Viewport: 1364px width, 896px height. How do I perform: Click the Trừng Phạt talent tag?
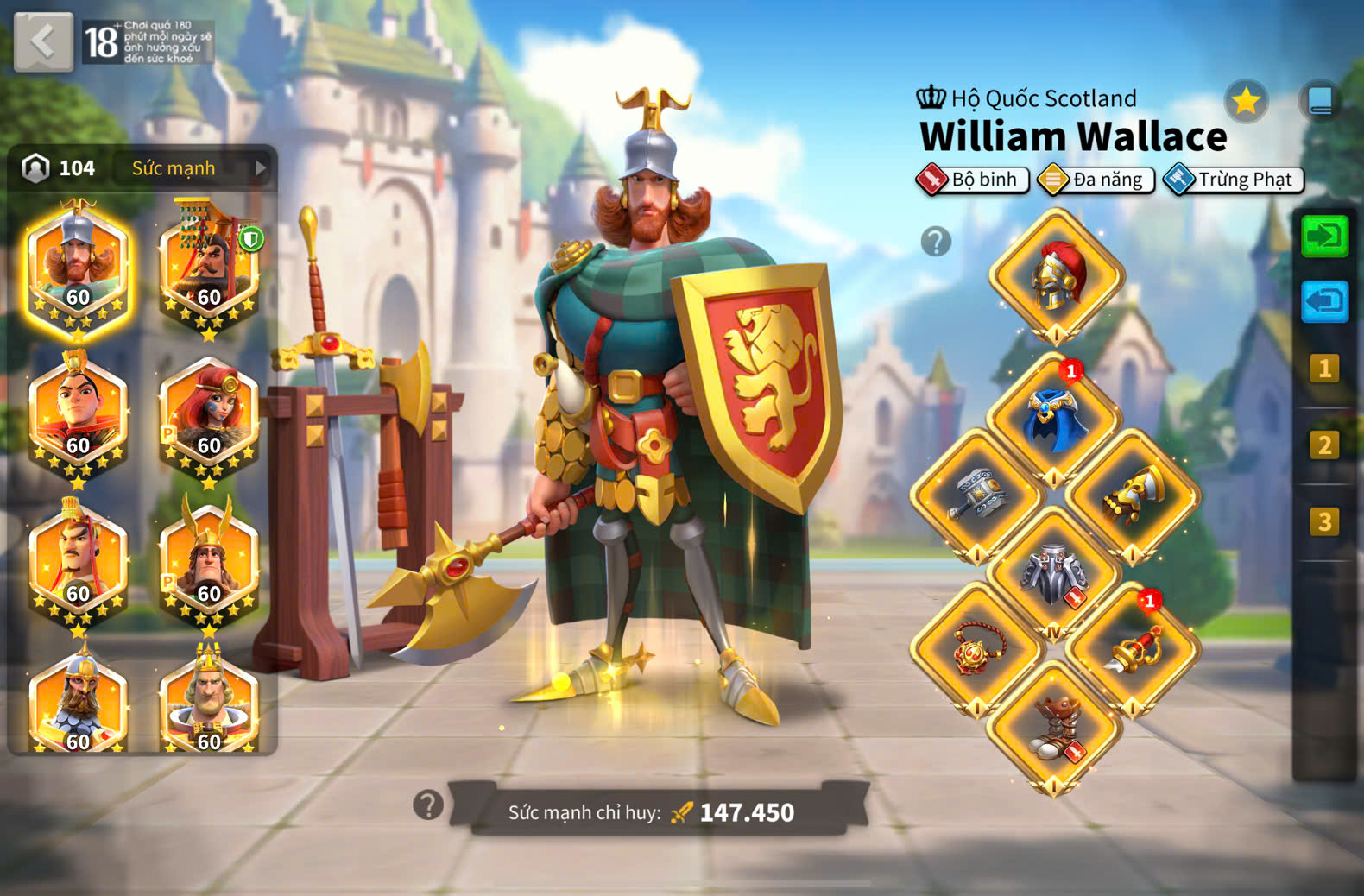tap(1233, 180)
